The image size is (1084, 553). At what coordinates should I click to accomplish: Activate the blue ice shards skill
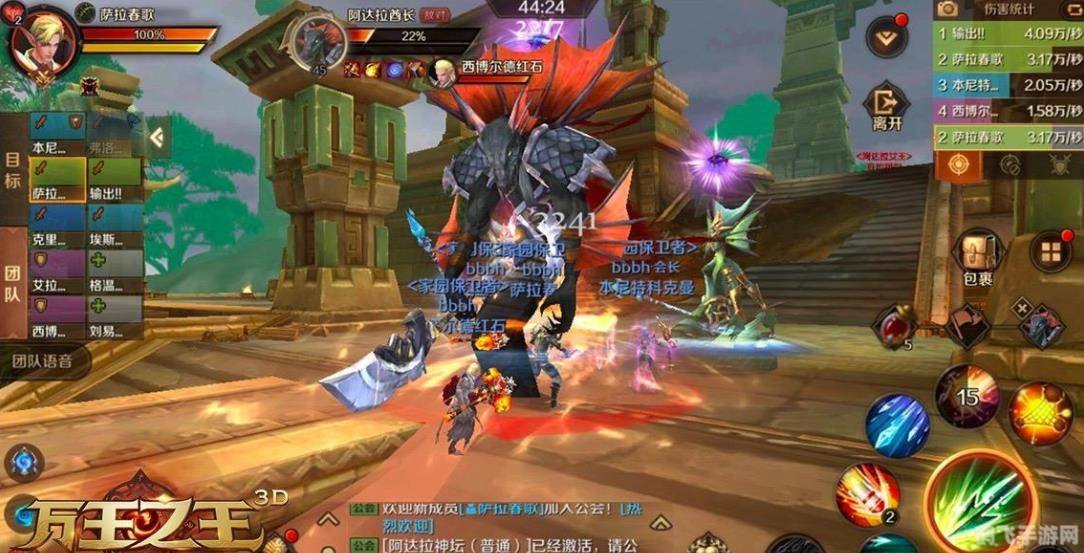[x=897, y=427]
